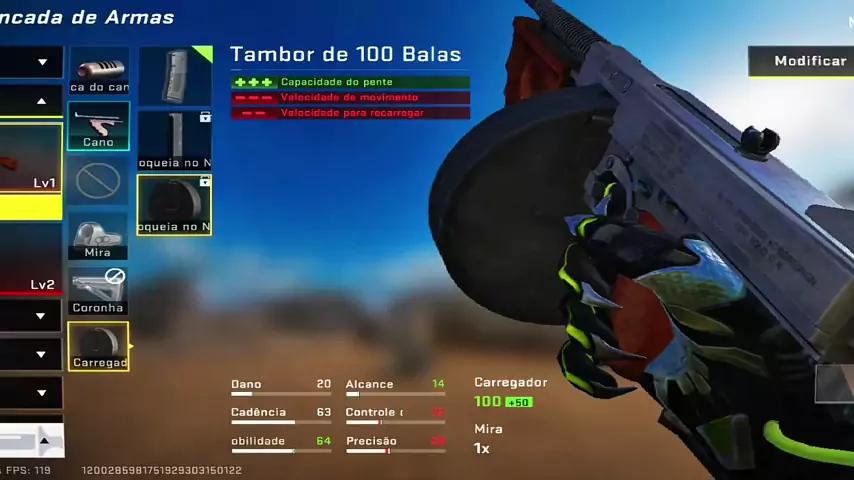Choose the Mira sight slot

coord(98,236)
